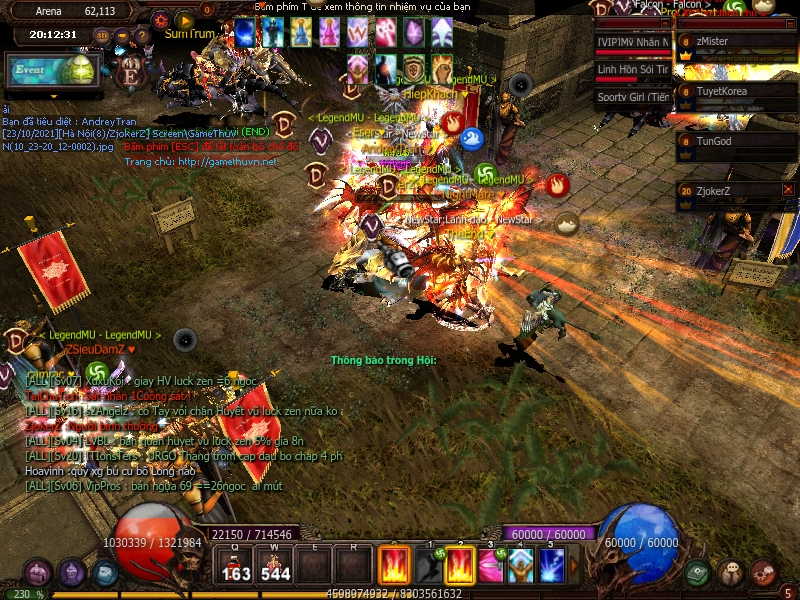Click the orange play arrow button

coord(184,20)
